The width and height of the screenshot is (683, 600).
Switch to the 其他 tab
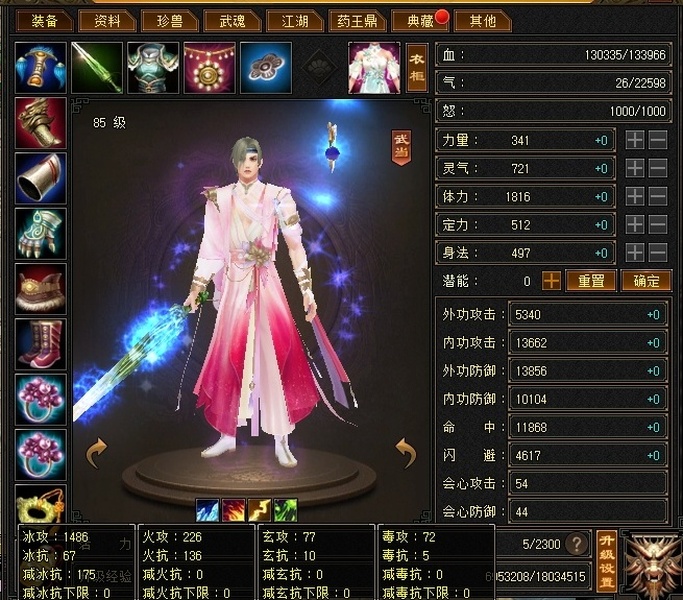482,20
